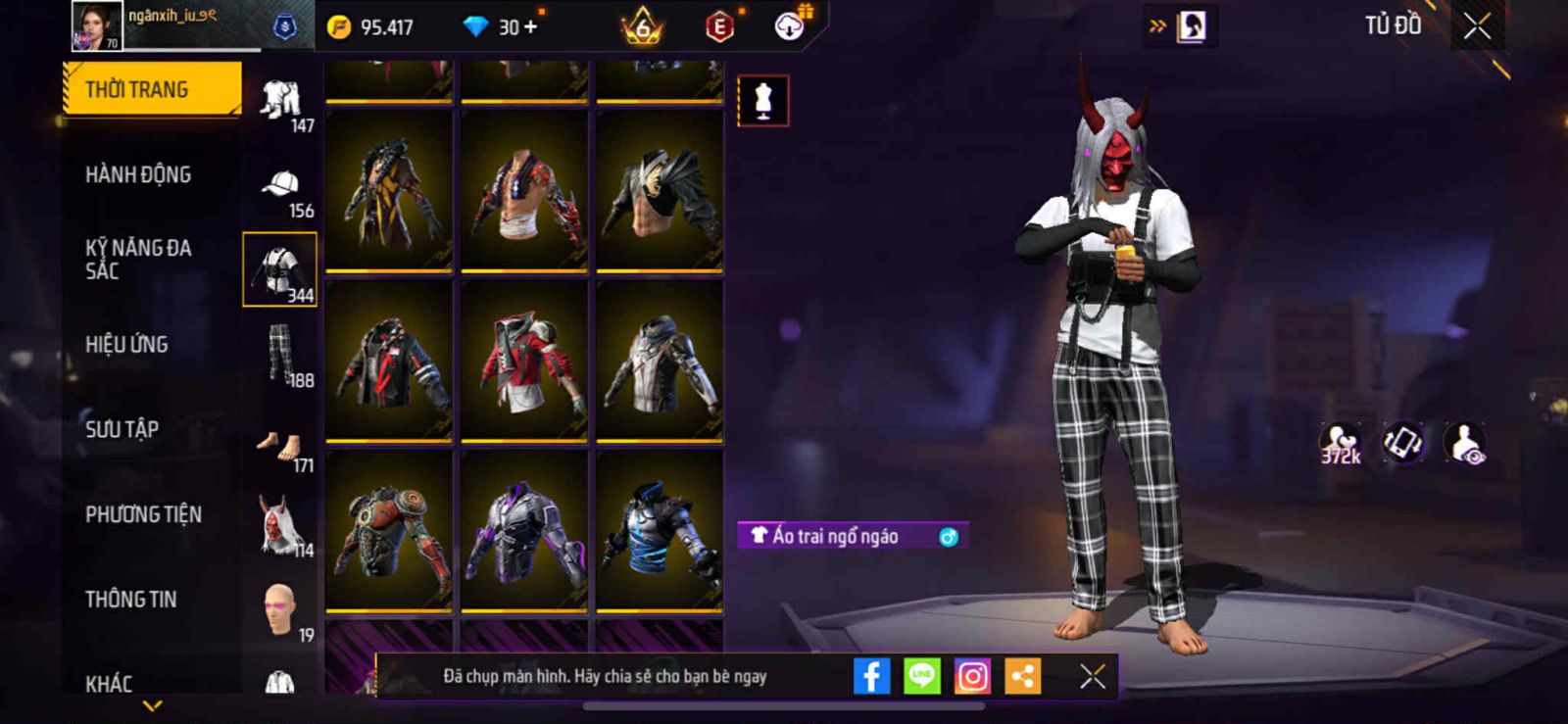Open the Hiệu Ứng tab
The width and height of the screenshot is (1568, 724).
point(126,344)
